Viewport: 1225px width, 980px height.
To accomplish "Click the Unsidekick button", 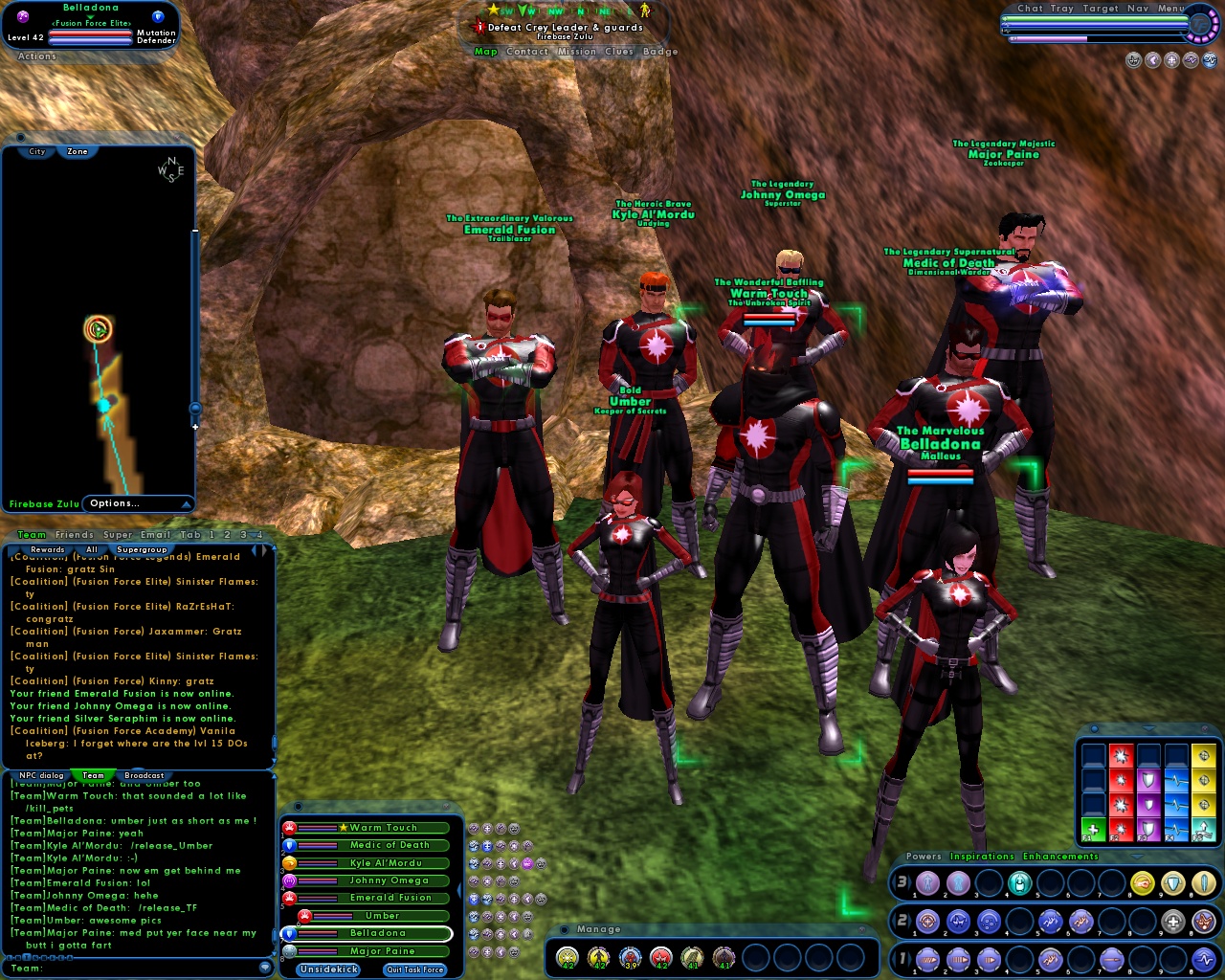I will [x=327, y=969].
